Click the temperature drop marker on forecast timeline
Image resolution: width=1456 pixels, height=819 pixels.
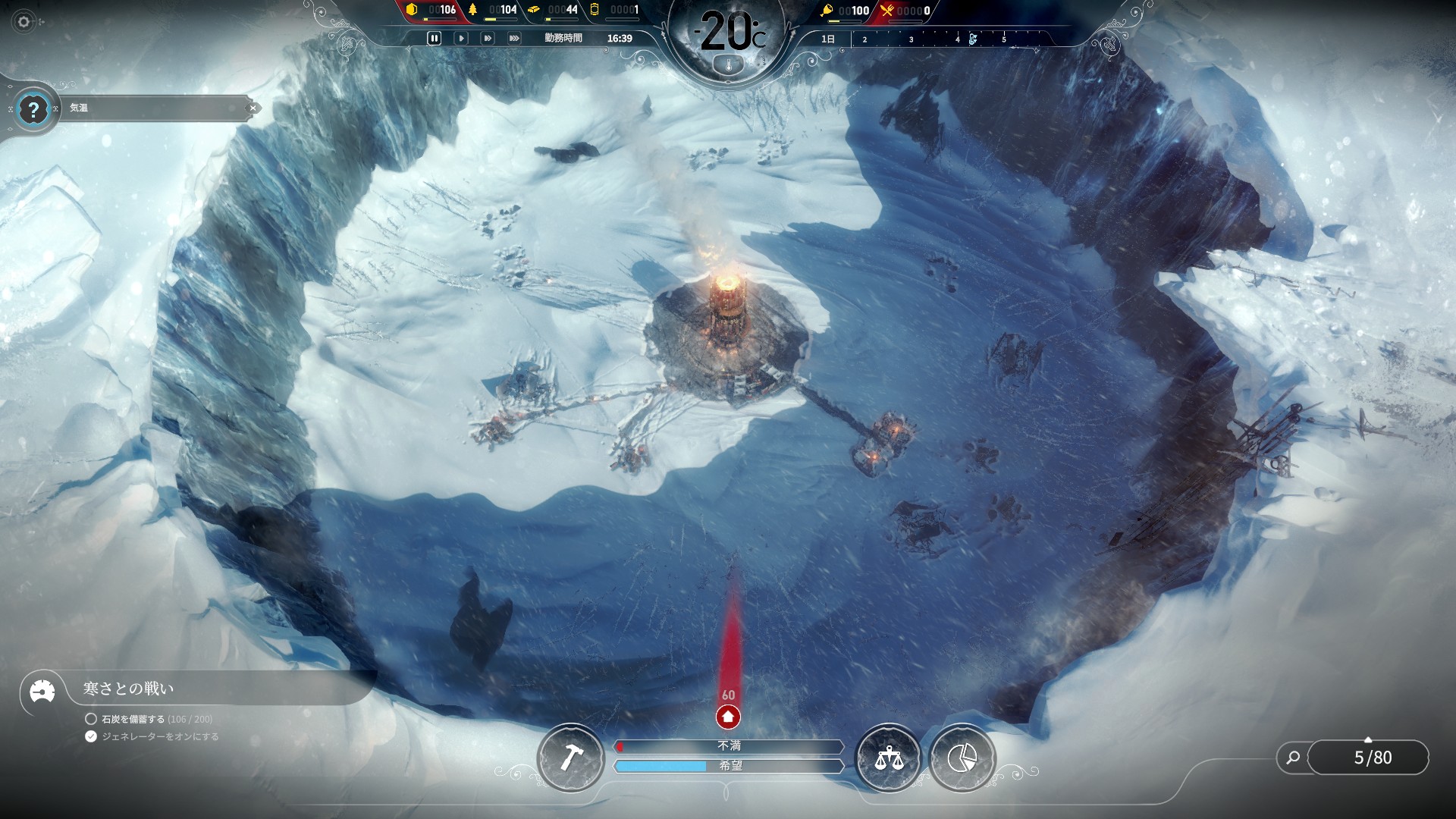(x=973, y=39)
